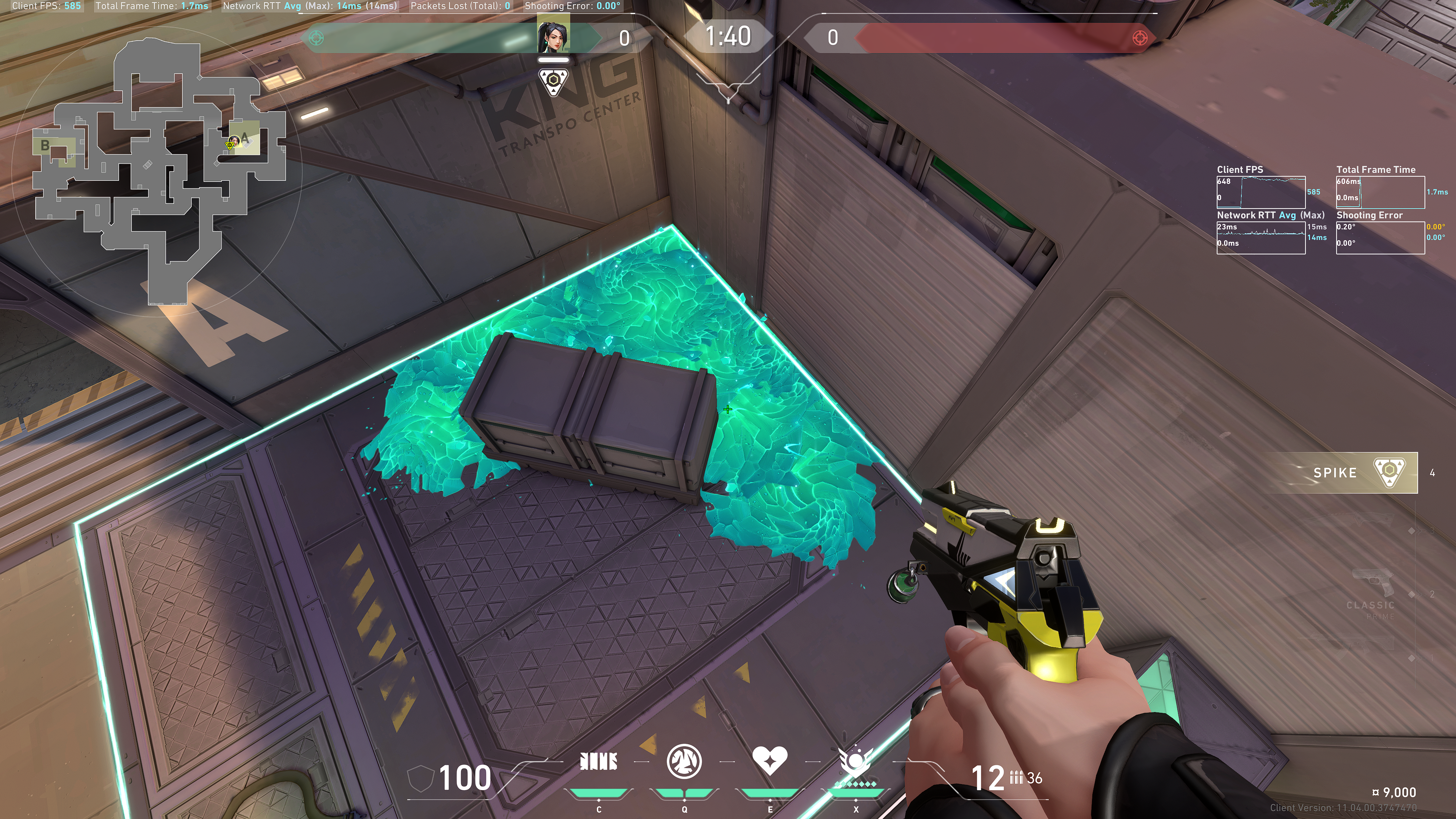Select Sage's Barrier Orb ability icon
This screenshot has width=1456, height=819.
tap(599, 761)
